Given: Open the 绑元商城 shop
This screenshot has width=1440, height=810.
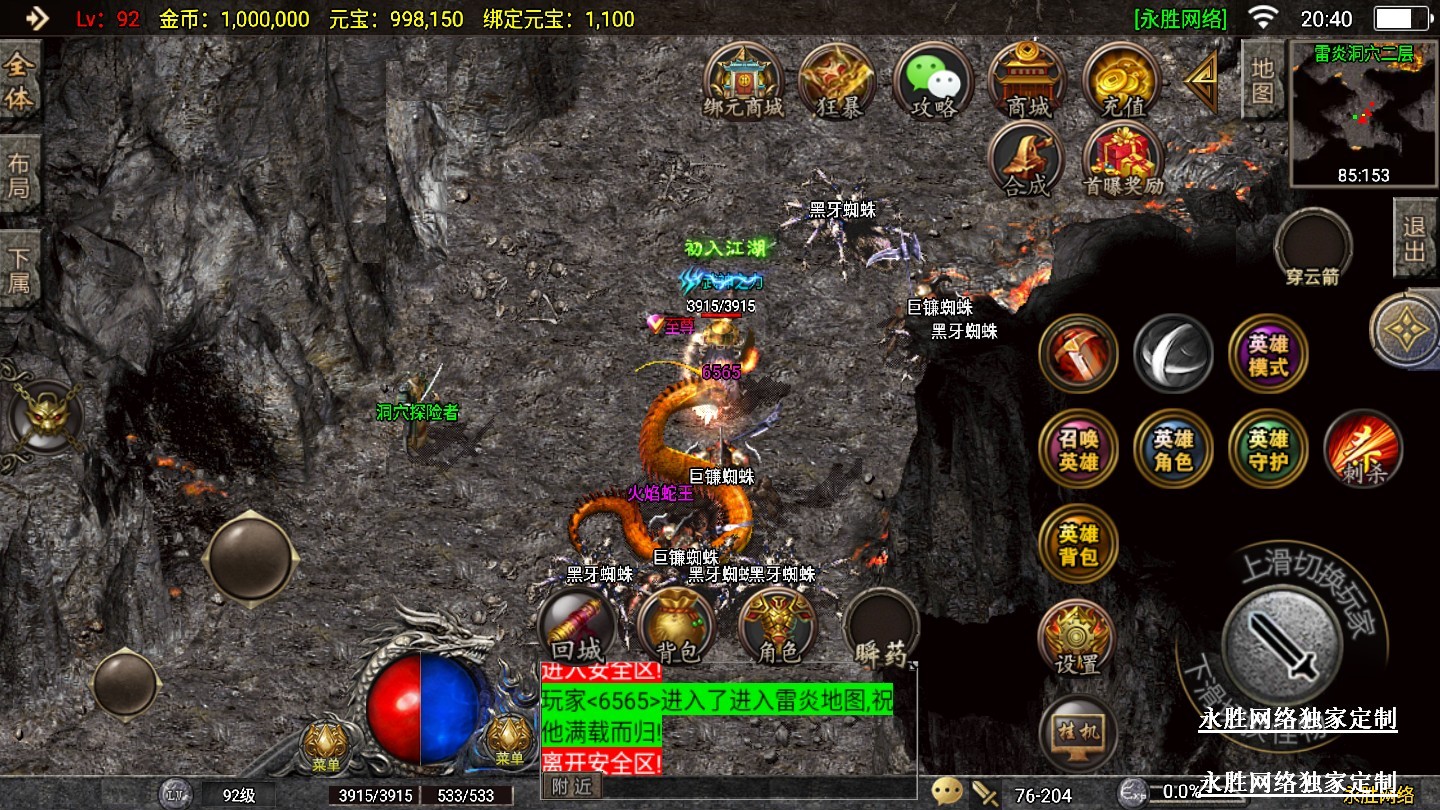Looking at the screenshot, I should (743, 80).
